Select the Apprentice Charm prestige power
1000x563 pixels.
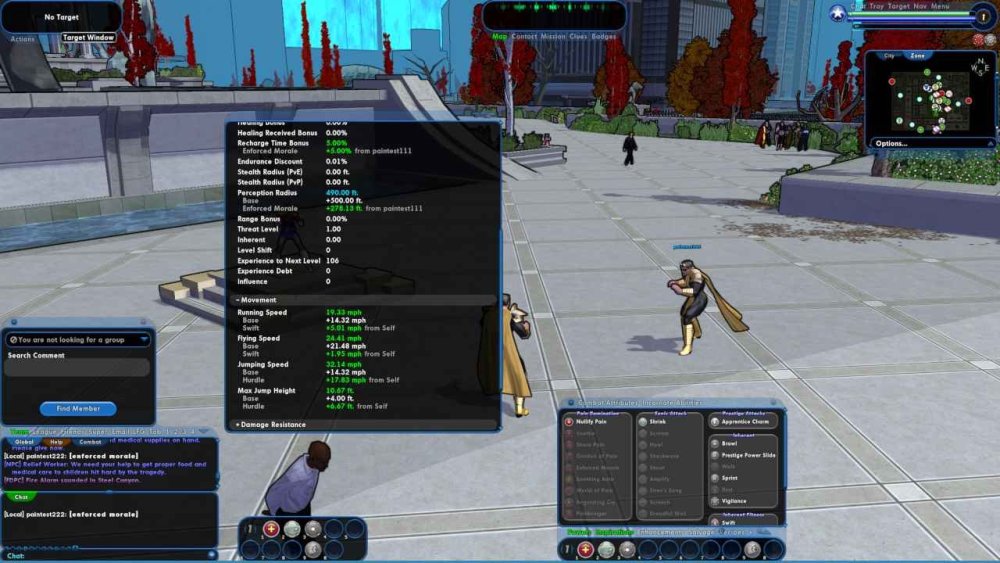coord(745,422)
